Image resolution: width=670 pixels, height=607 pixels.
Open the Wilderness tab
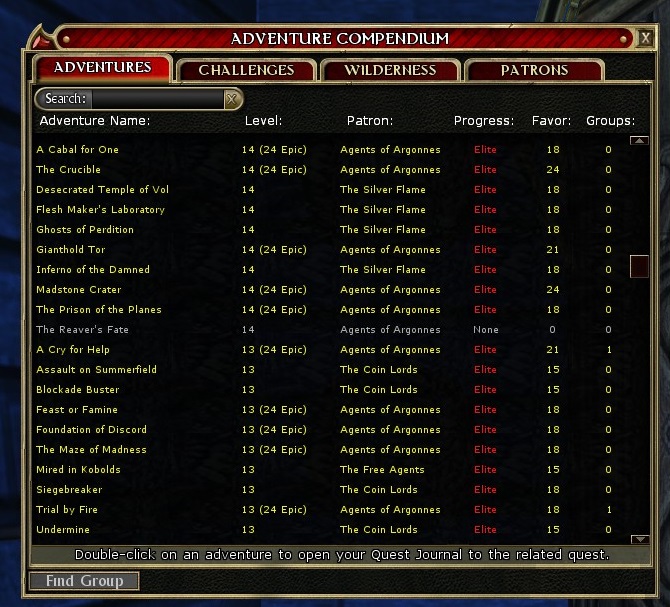click(x=390, y=70)
